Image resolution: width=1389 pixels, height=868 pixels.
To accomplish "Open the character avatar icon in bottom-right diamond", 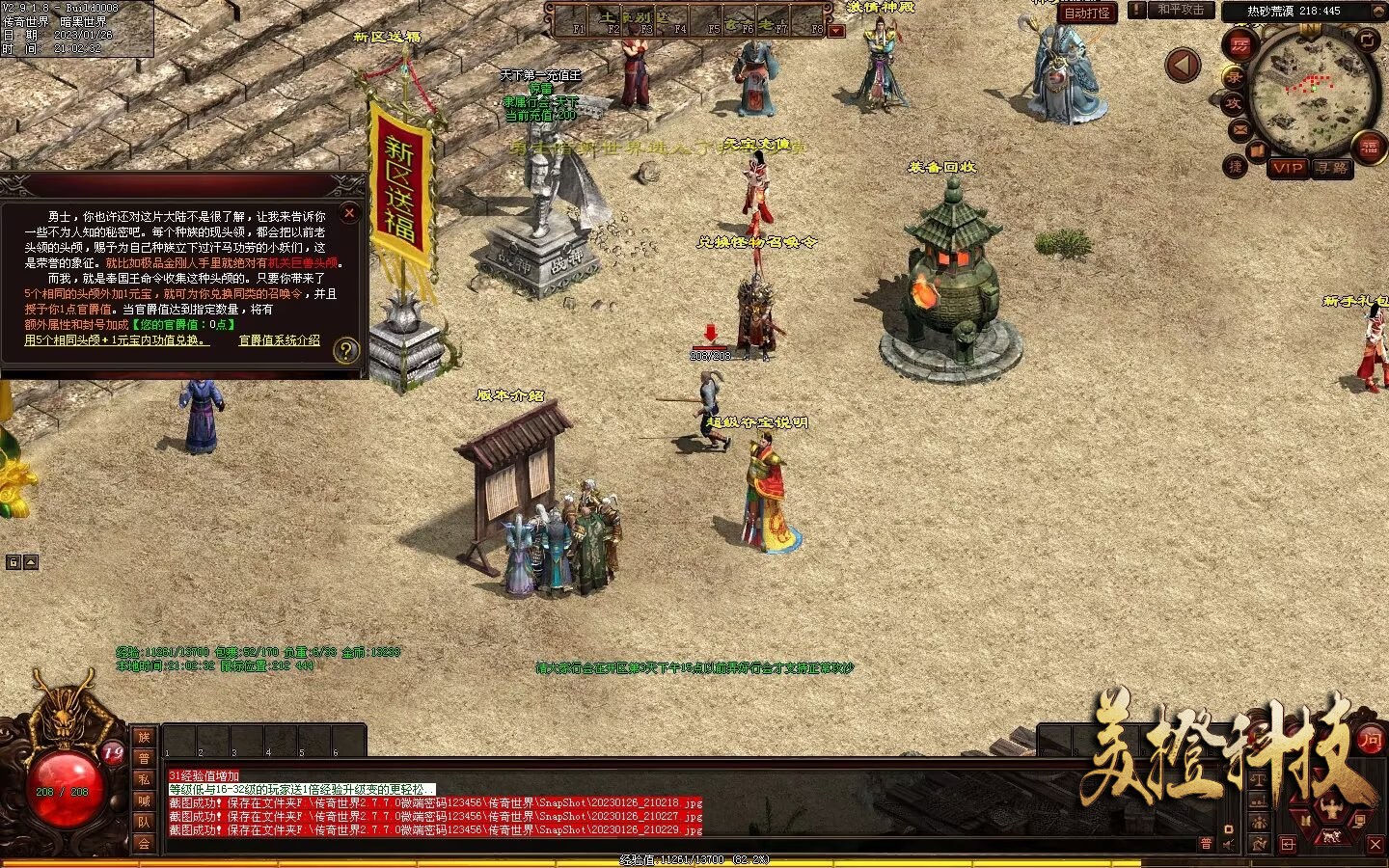I will point(1331,806).
